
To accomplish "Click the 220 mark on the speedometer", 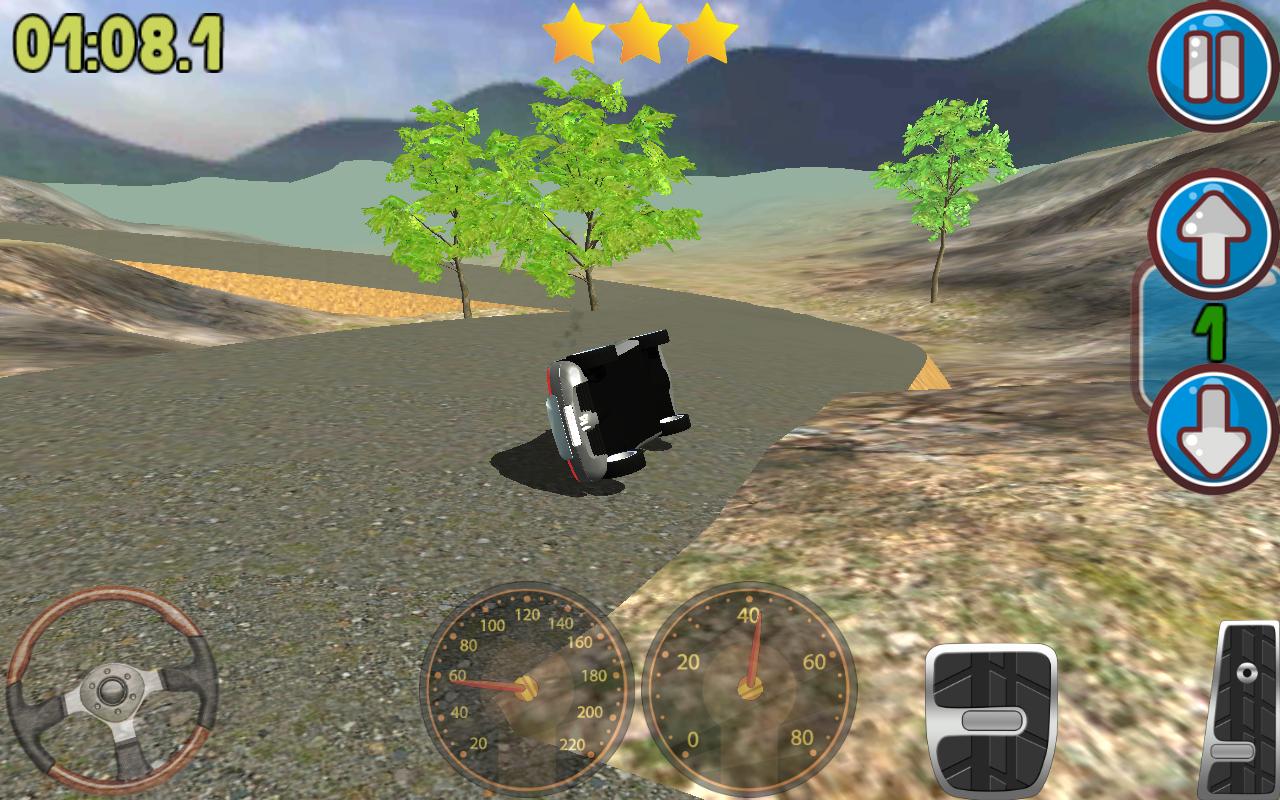I will point(573,744).
